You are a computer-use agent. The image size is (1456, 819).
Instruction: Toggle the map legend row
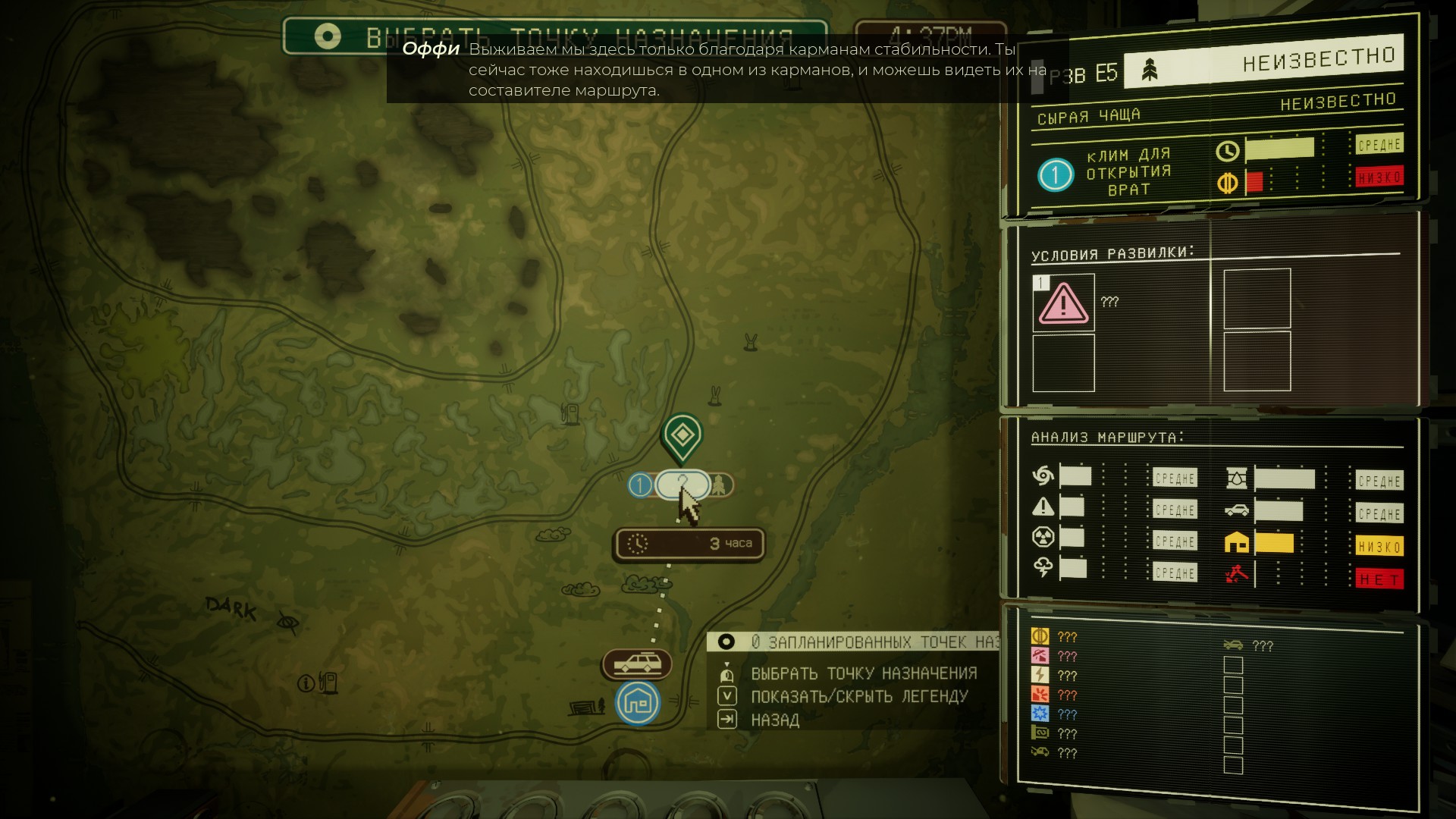[x=858, y=696]
